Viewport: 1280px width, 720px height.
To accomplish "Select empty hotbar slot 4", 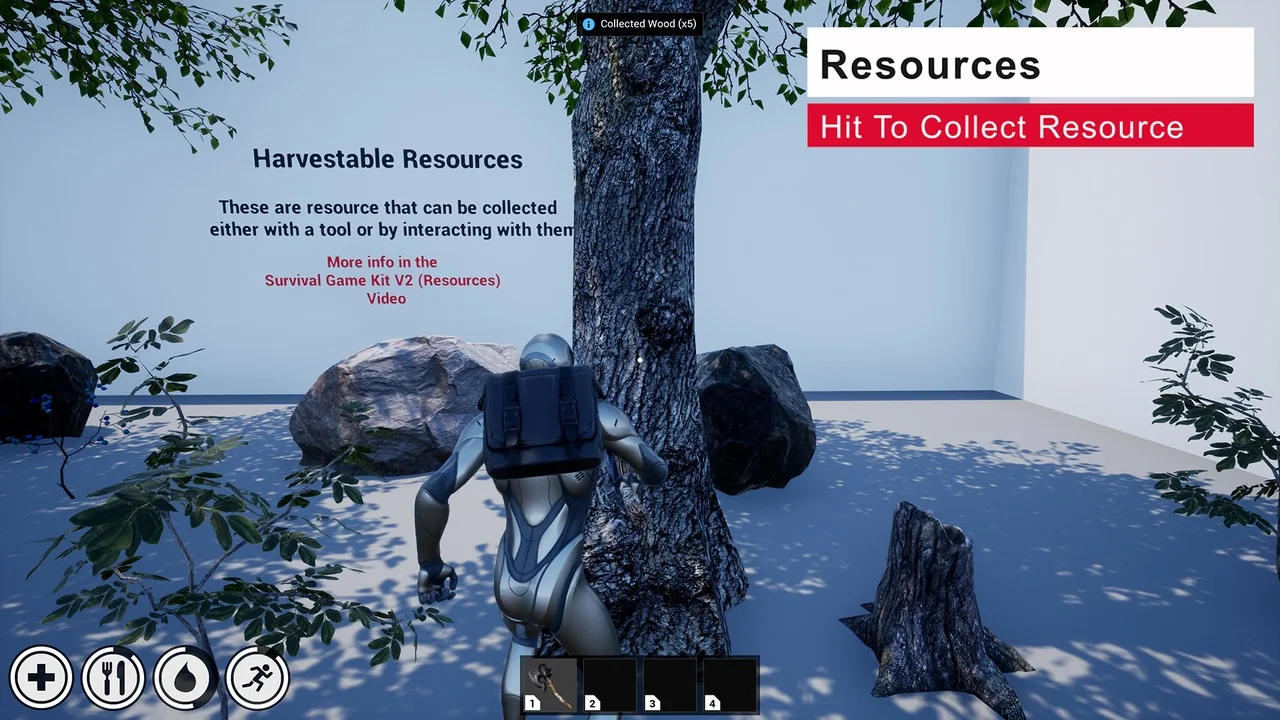I will pyautogui.click(x=728, y=685).
